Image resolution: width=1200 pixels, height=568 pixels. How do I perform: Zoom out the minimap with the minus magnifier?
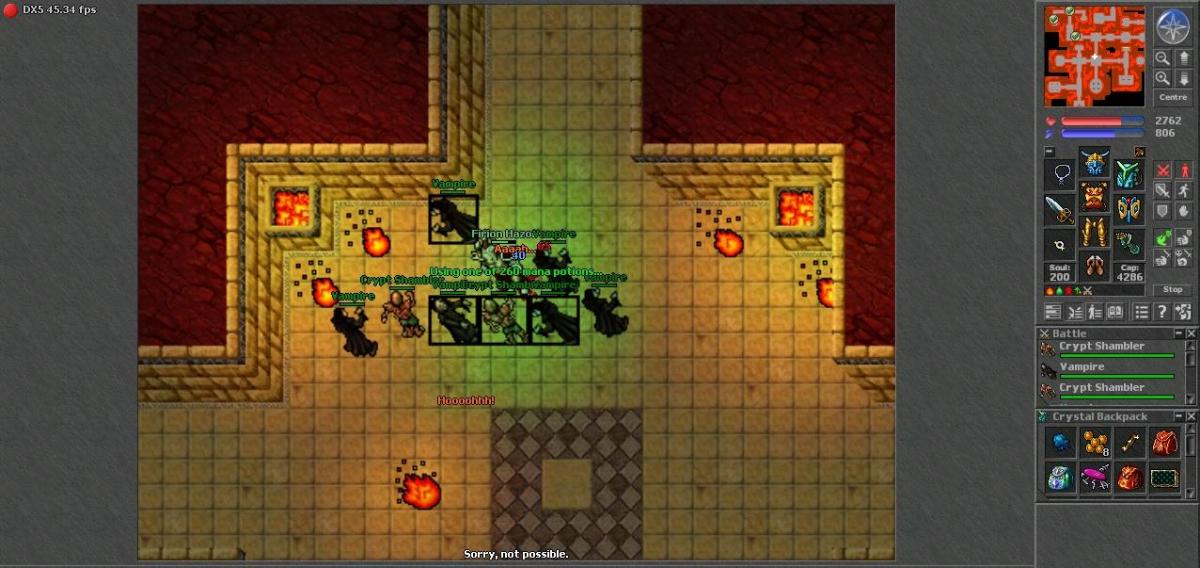(x=1163, y=58)
